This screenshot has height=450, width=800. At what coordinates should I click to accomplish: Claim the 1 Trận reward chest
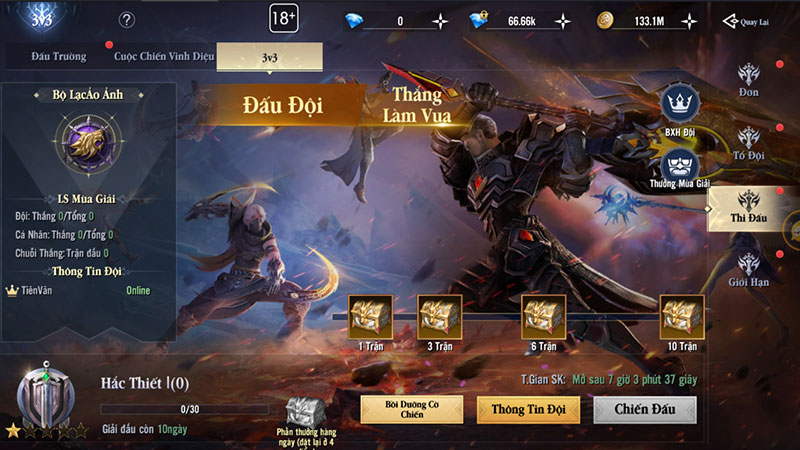pyautogui.click(x=370, y=317)
